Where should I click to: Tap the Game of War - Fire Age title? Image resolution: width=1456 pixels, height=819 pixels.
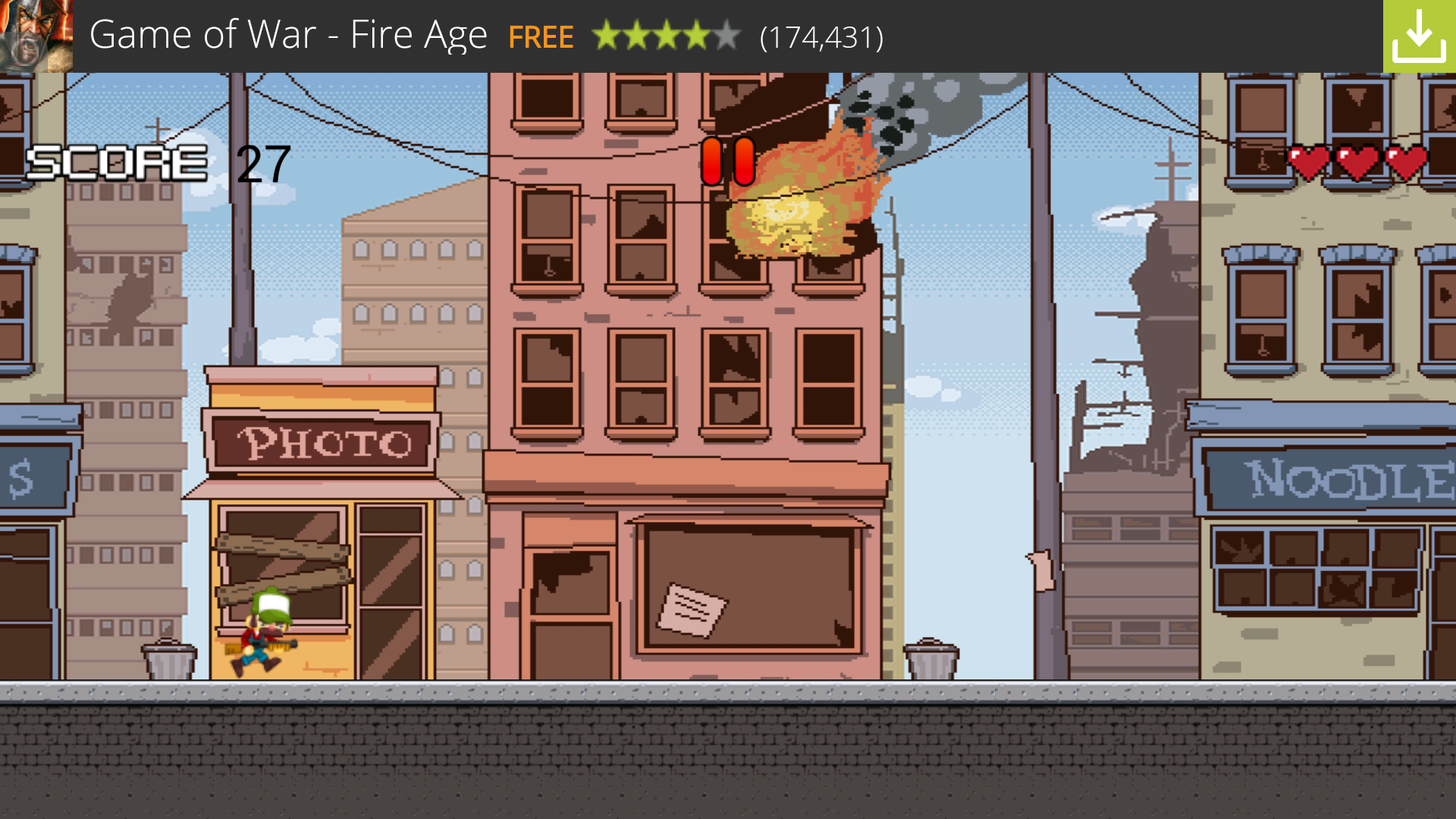click(288, 33)
